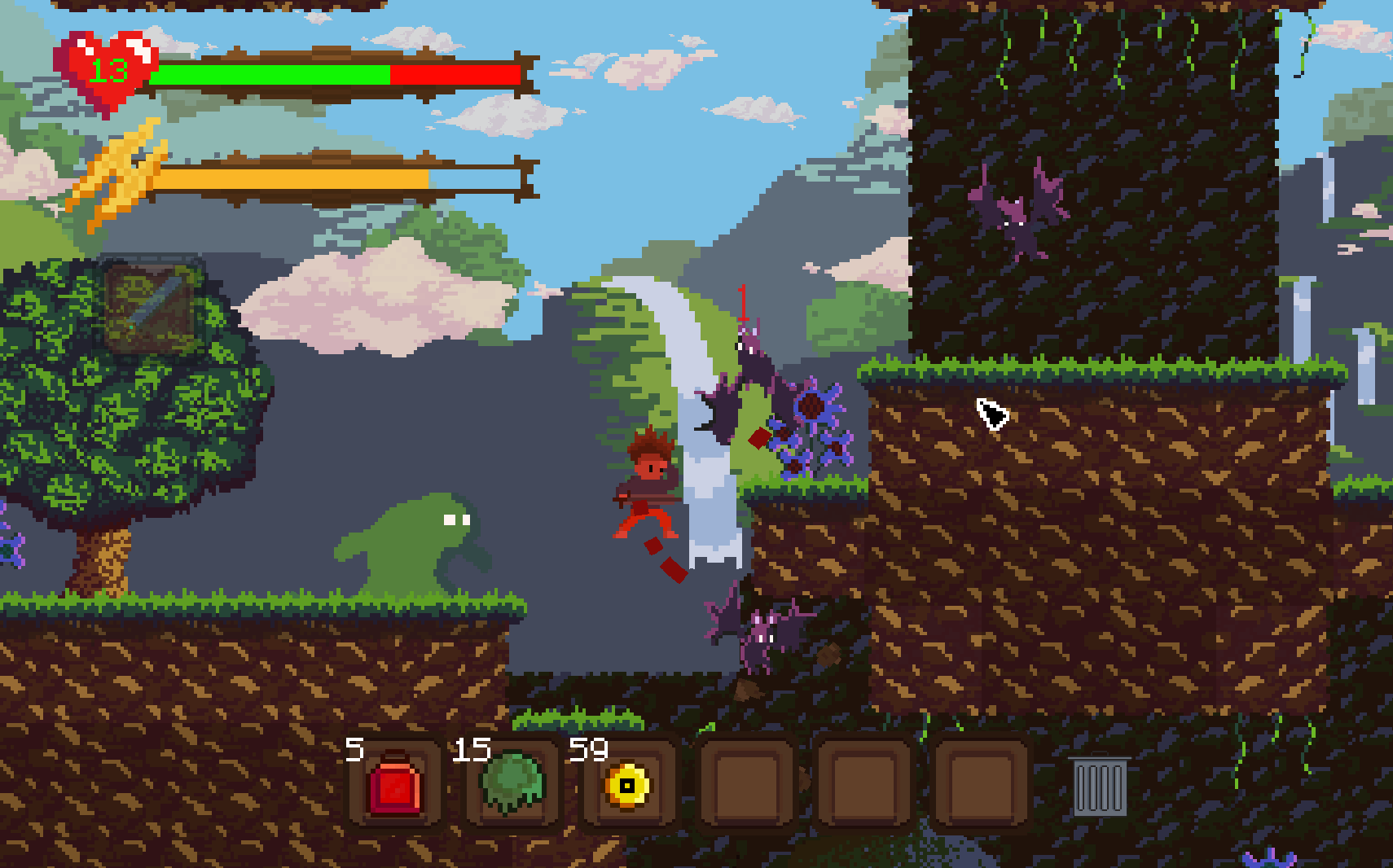Click the stack count 5 above the potion
1393x868 pixels.
[x=354, y=748]
